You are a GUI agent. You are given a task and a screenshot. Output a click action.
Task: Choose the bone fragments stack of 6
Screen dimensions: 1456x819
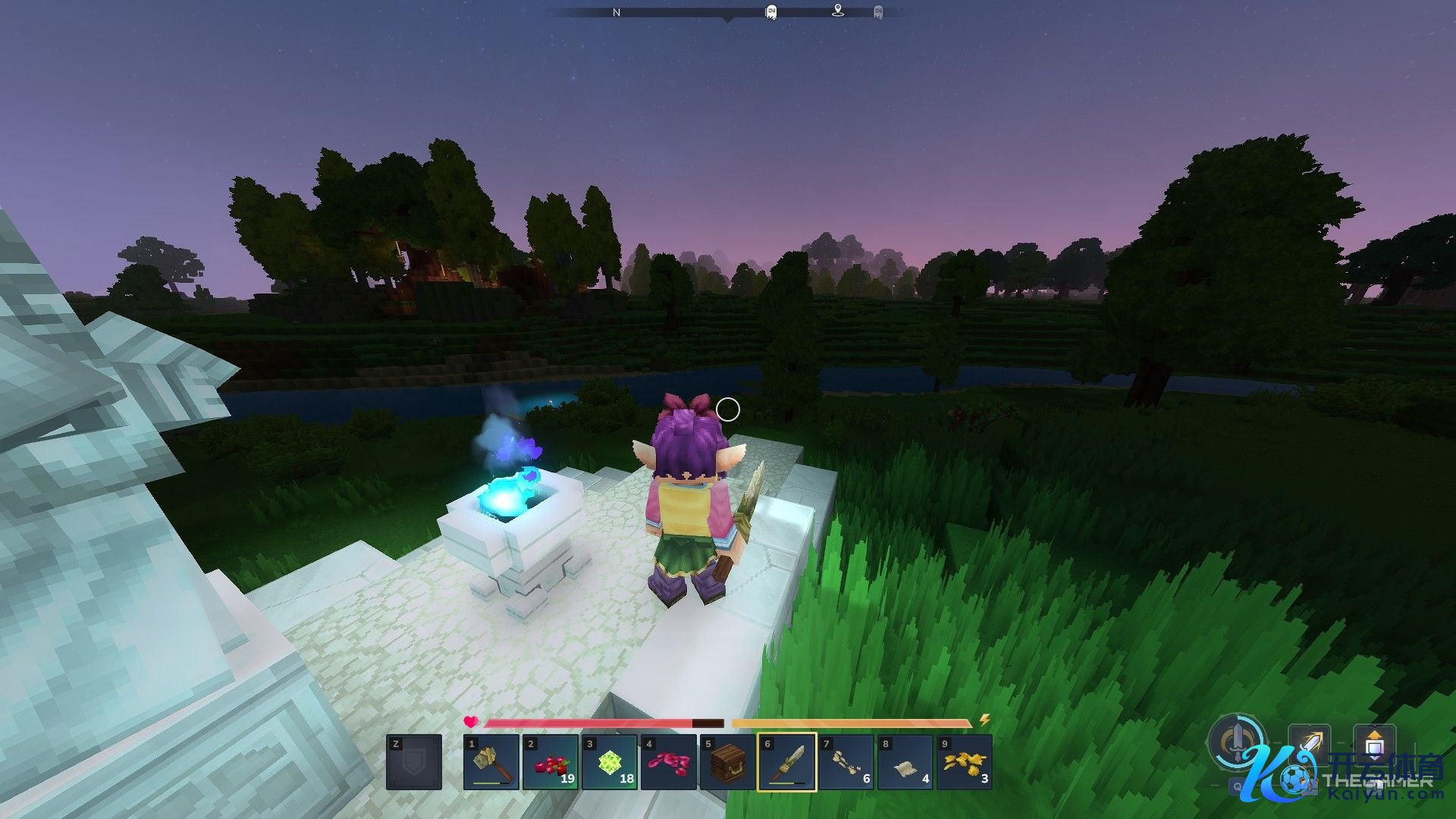click(846, 762)
